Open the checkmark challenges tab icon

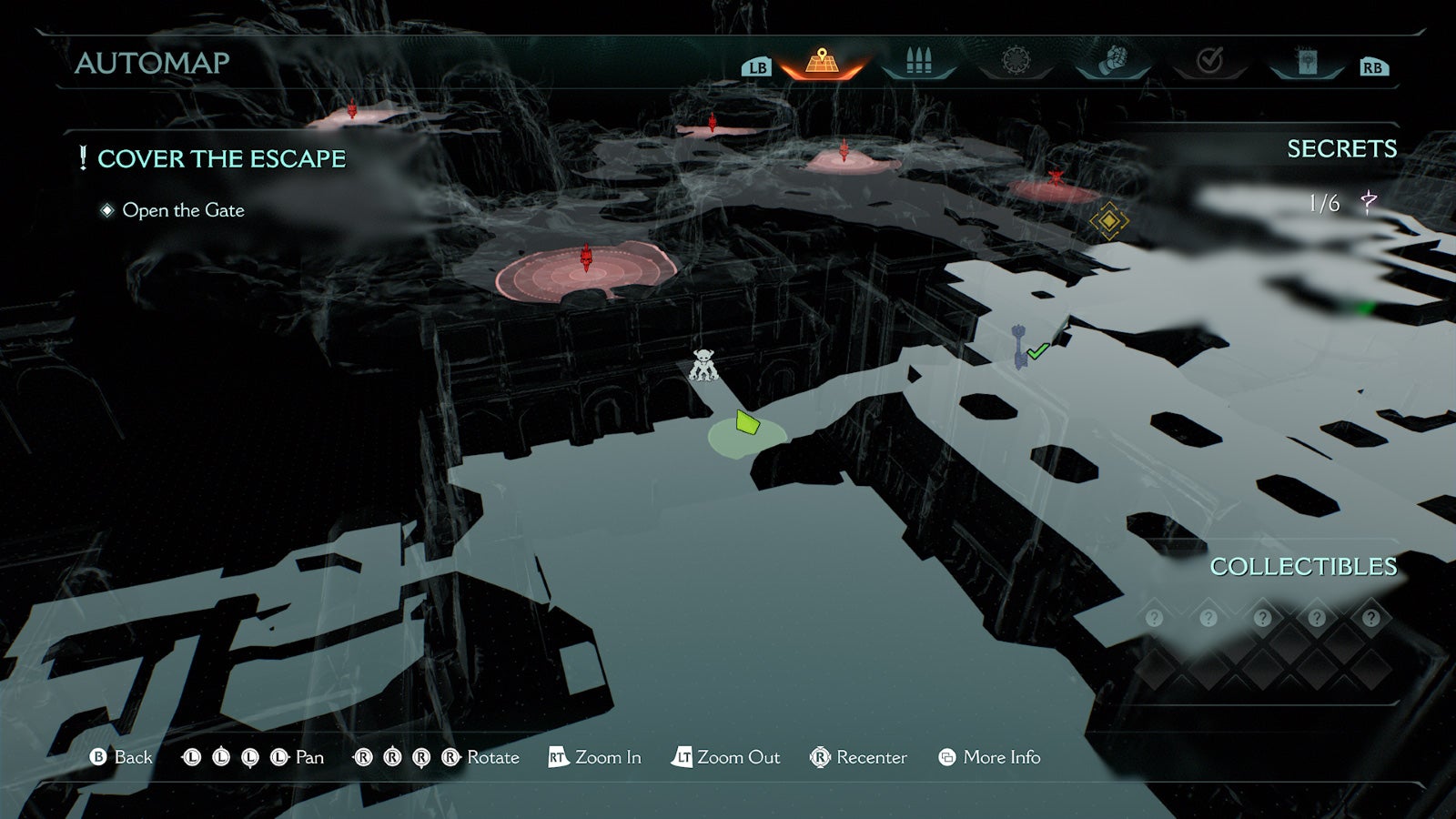(x=1209, y=61)
